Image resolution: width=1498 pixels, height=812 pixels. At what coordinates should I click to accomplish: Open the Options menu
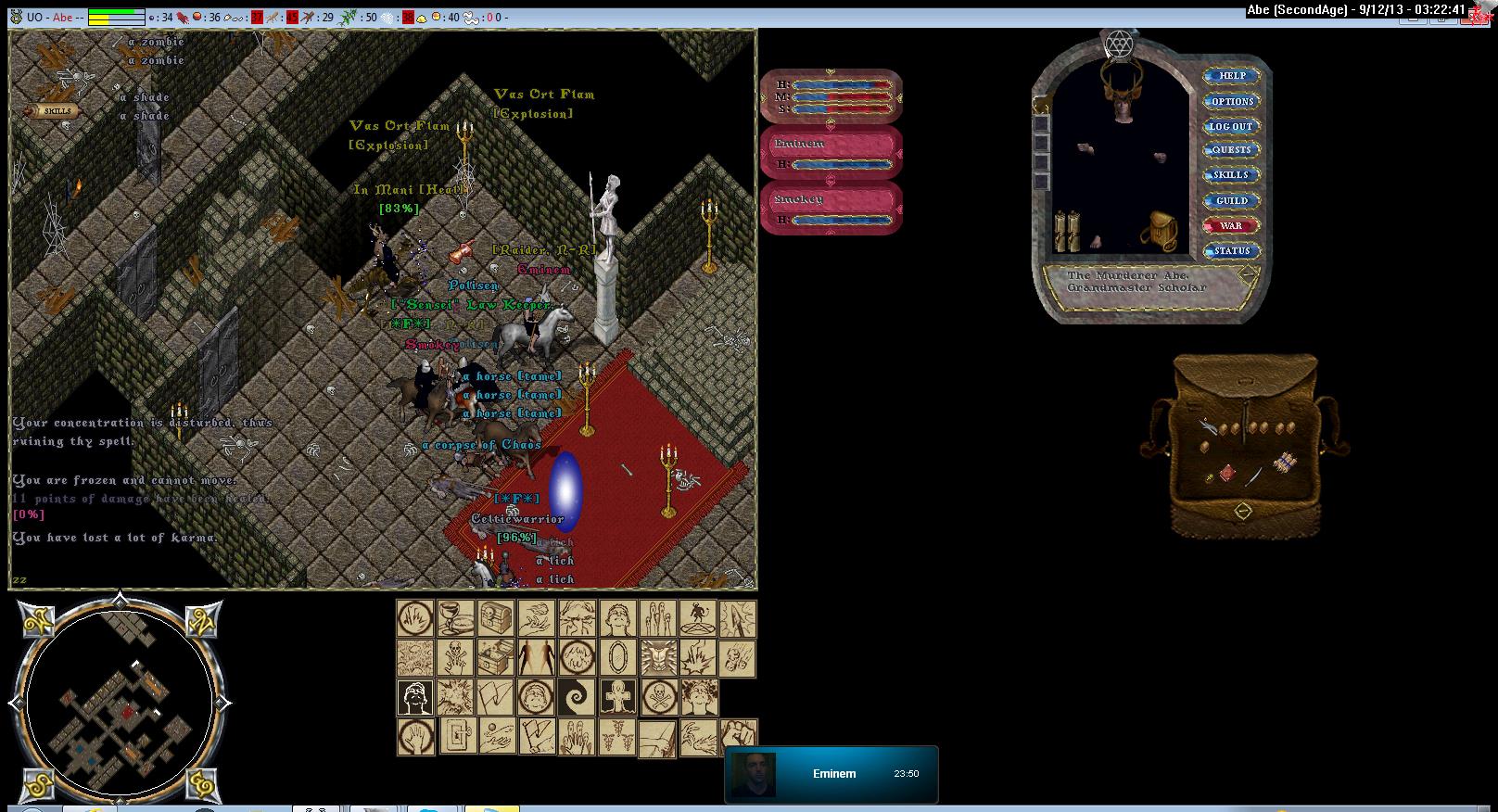[x=1231, y=101]
